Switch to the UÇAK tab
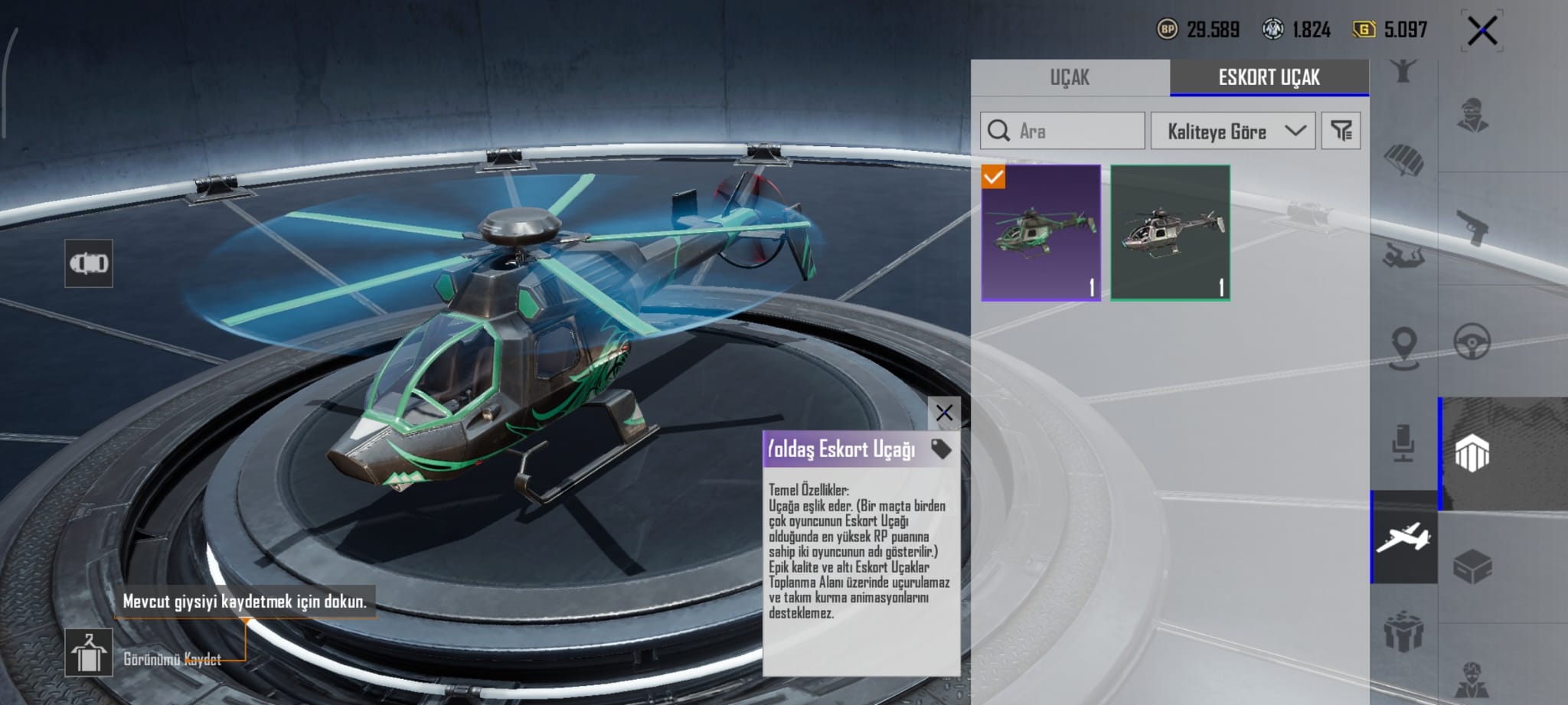1568x705 pixels. 1070,77
